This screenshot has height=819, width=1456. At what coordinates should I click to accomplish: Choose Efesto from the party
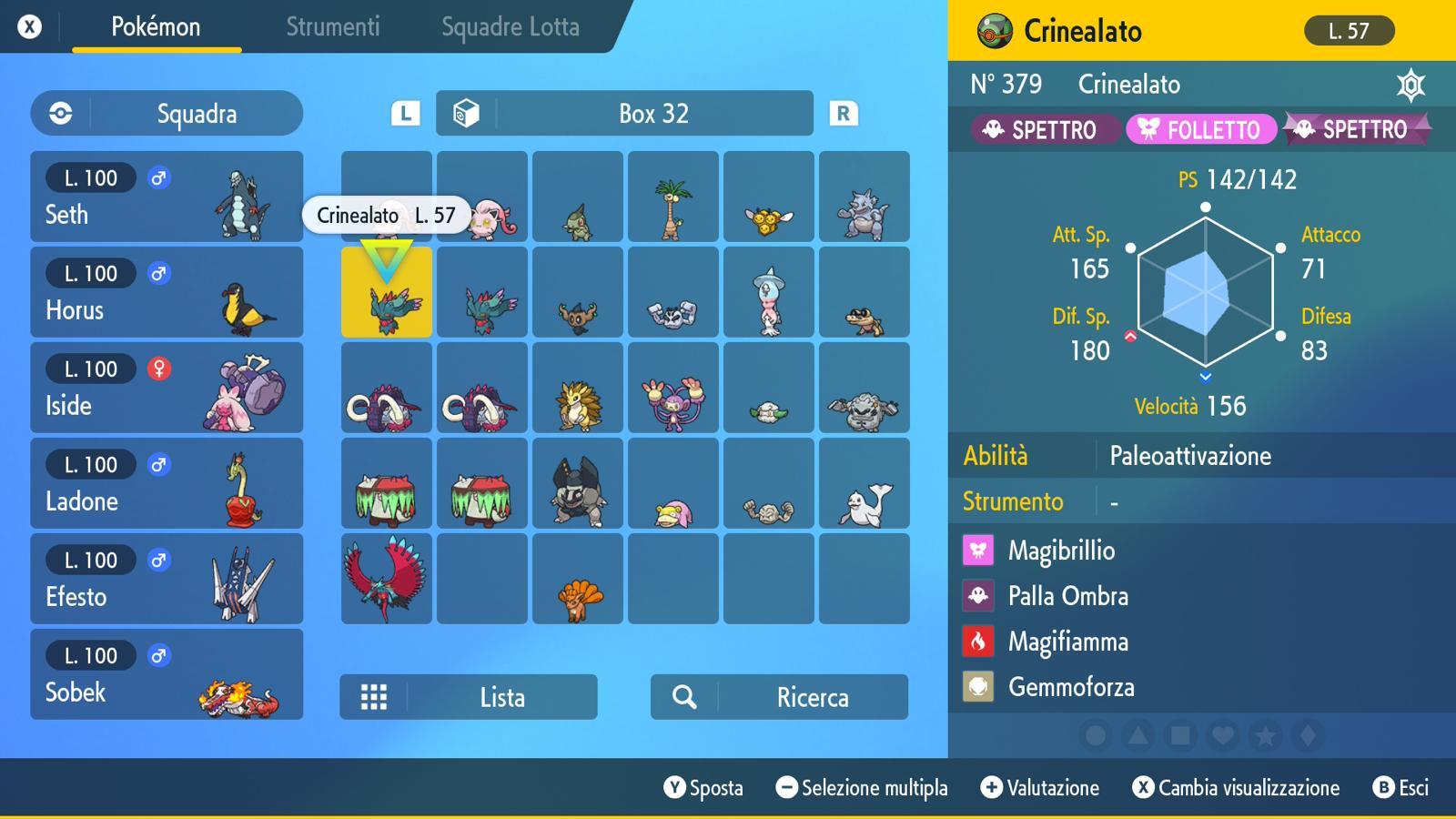167,579
